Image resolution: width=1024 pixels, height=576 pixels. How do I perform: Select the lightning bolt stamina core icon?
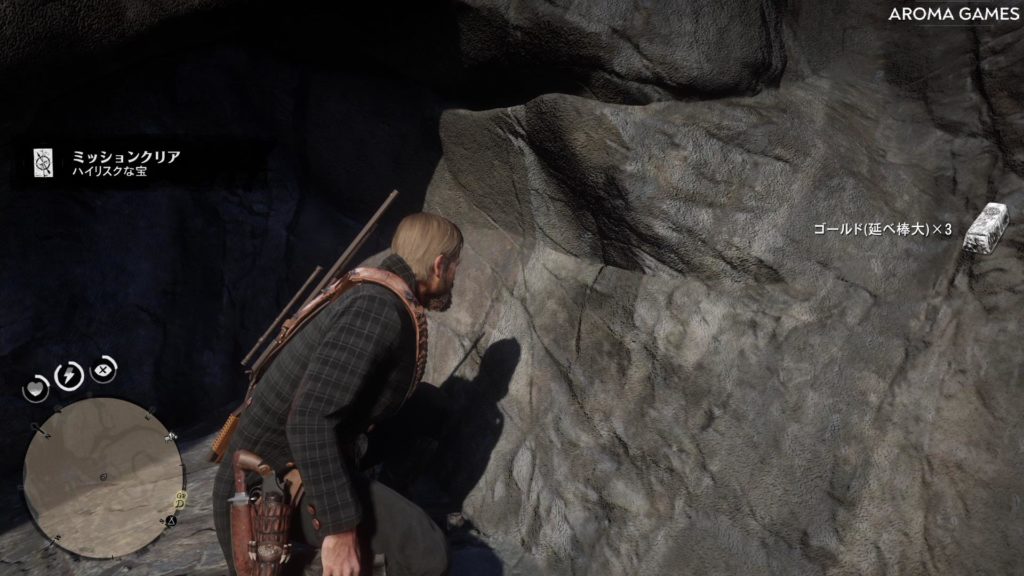pos(68,375)
